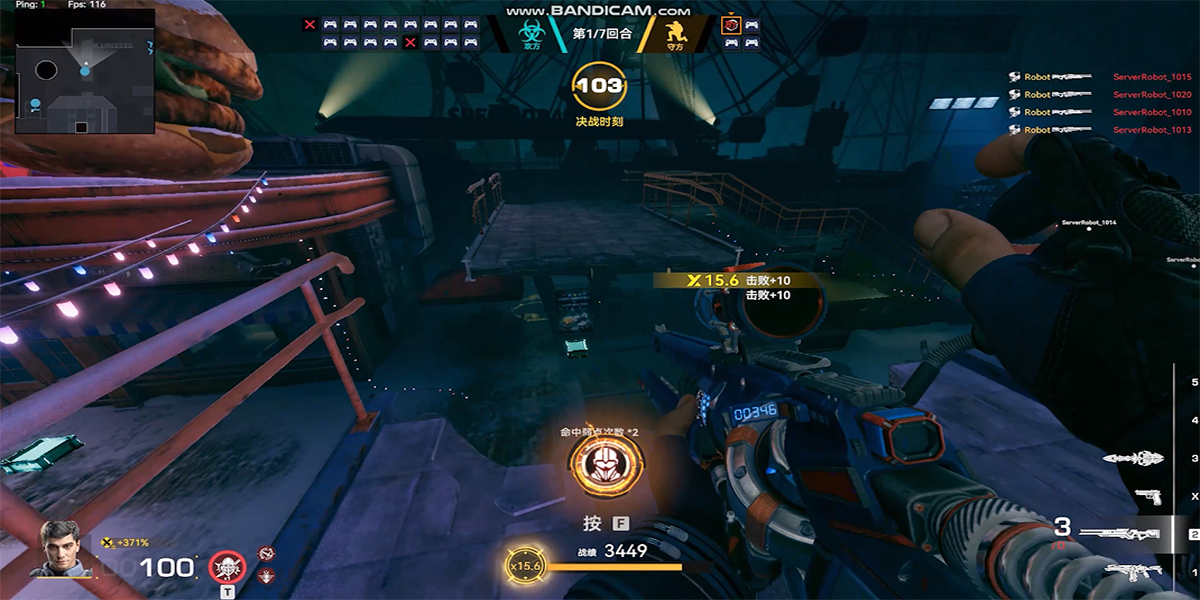Choose the assault rifle weapon slot
Image resolution: width=1200 pixels, height=600 pixels.
tap(1131, 572)
